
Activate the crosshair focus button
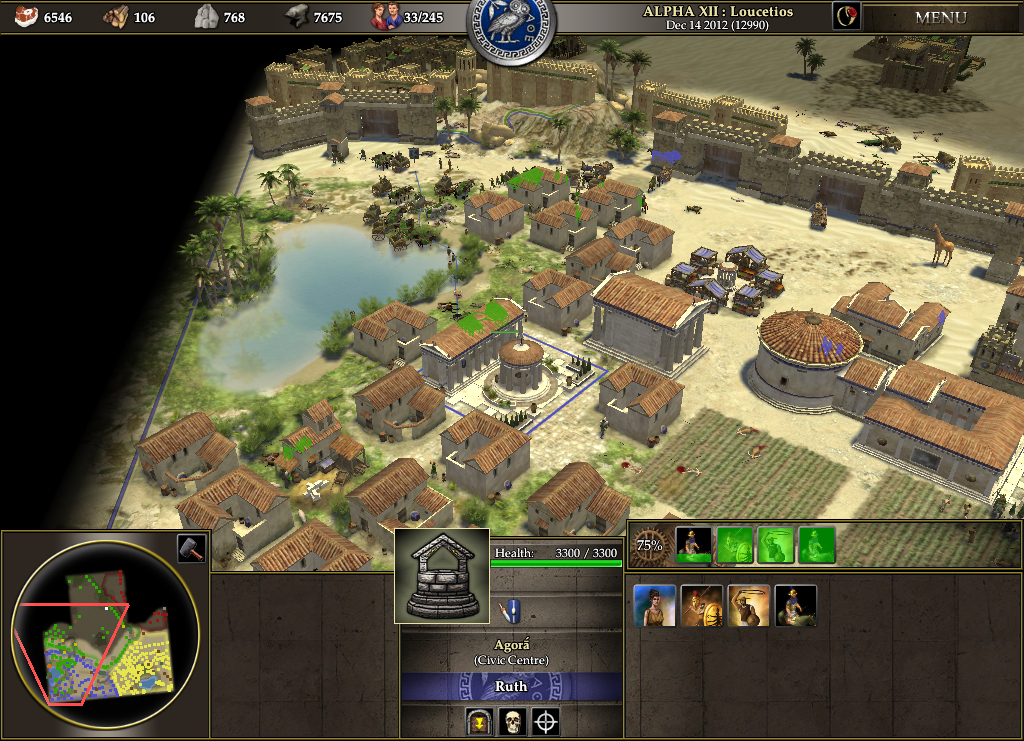point(545,720)
